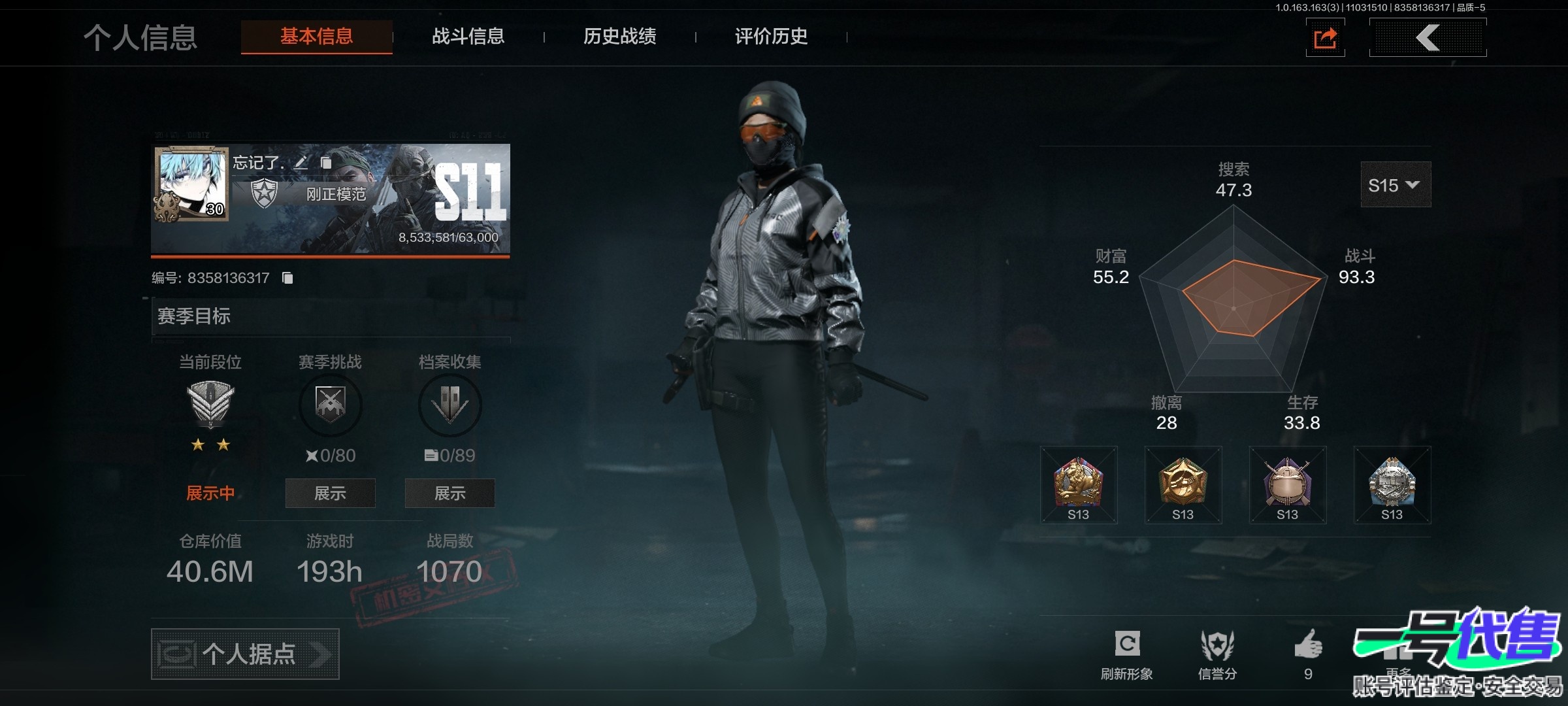Share profile with the orange share icon
The width and height of the screenshot is (1568, 706).
click(x=1325, y=38)
